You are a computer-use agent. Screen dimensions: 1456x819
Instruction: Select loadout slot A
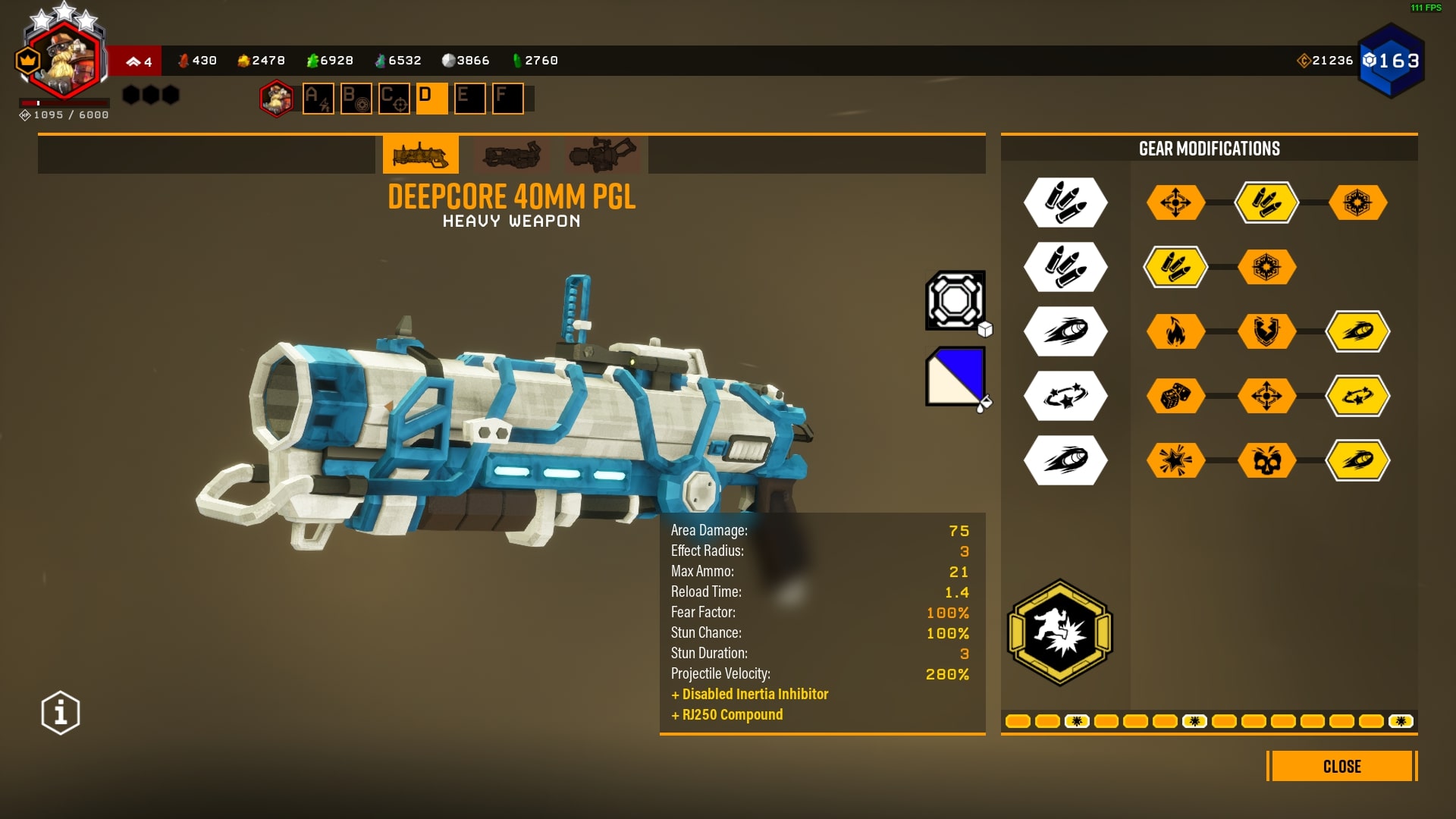click(318, 99)
